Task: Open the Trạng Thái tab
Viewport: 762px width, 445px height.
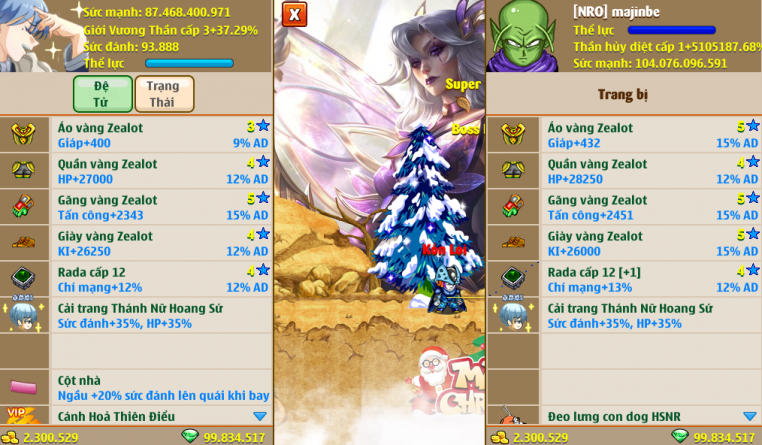Action: pos(164,93)
